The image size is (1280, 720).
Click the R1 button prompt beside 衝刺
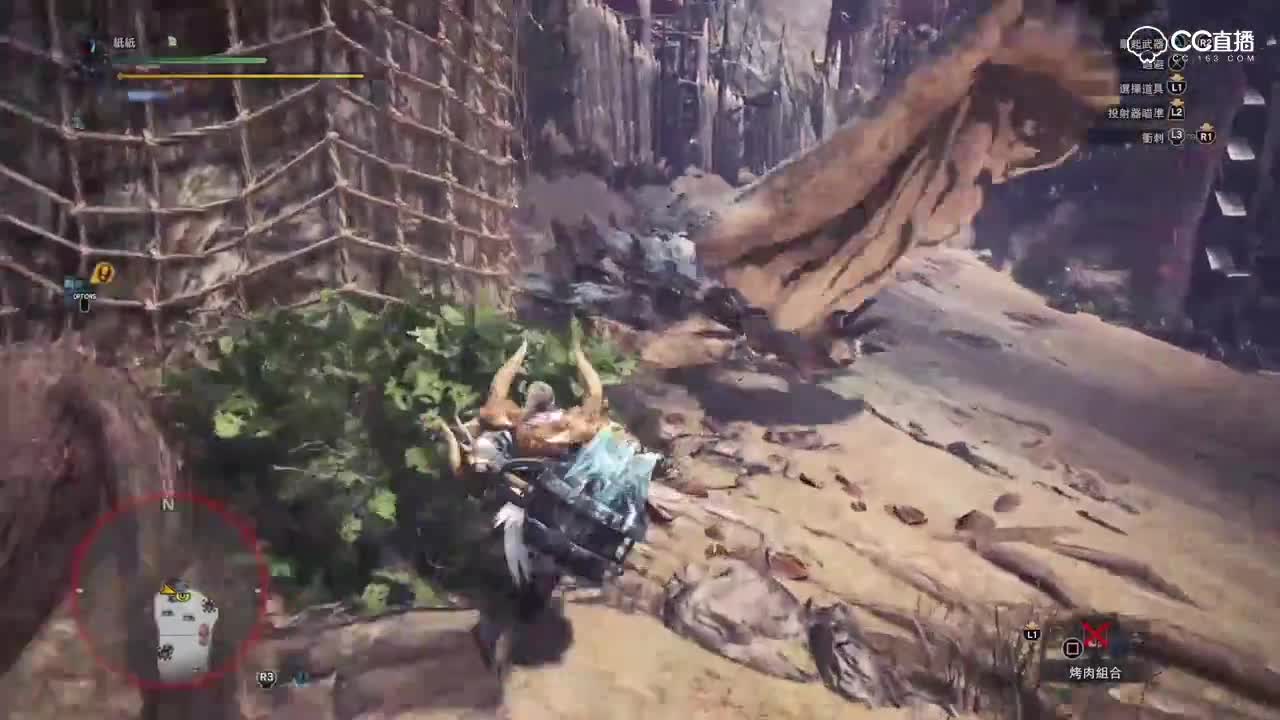1207,137
